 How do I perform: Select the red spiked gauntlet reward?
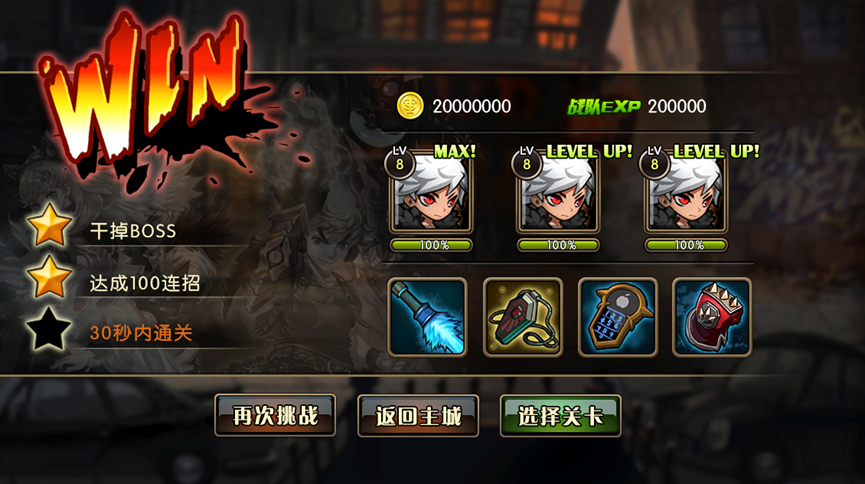[x=711, y=317]
